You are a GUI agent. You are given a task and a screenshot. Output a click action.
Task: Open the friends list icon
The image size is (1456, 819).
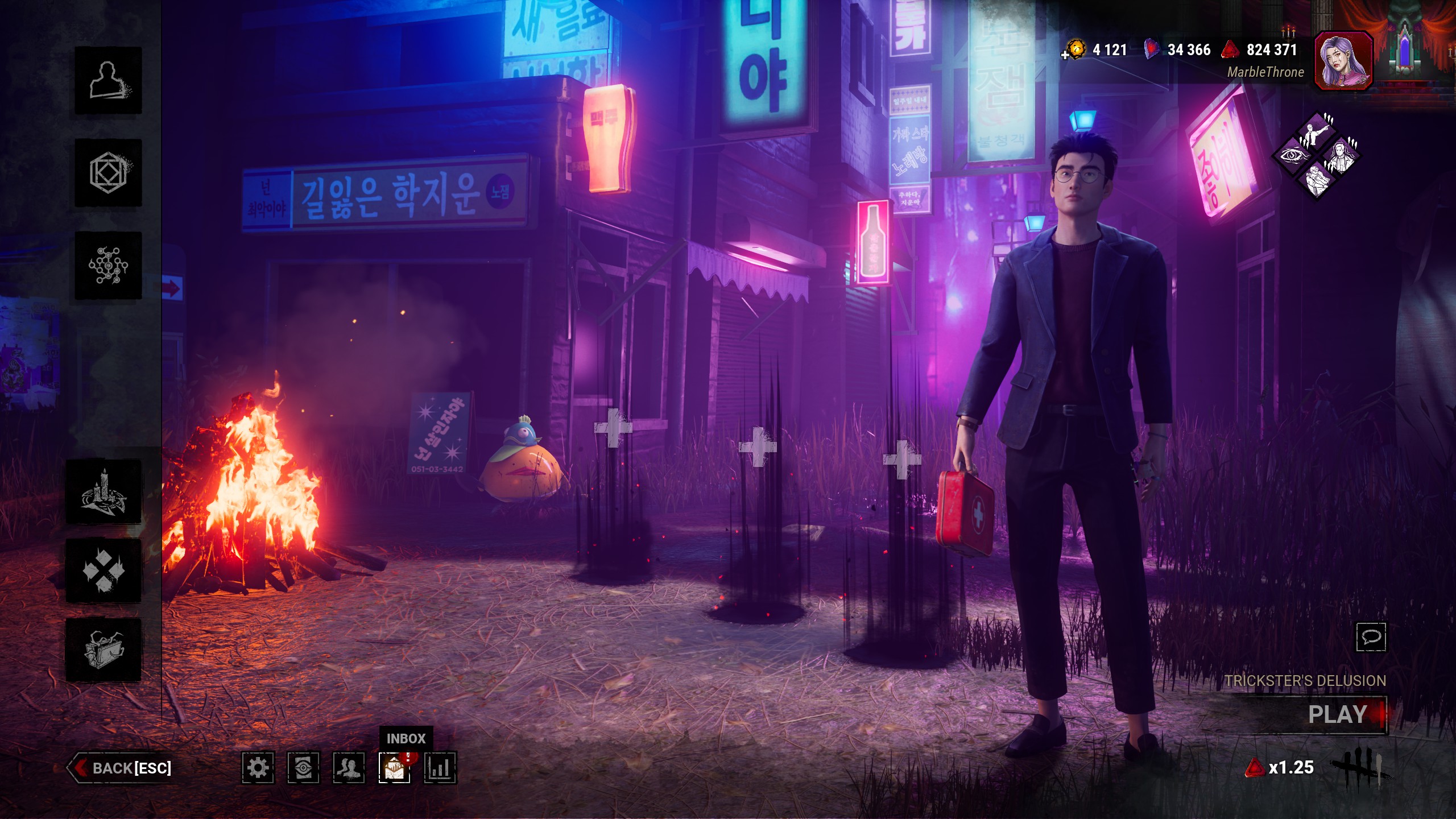[349, 768]
